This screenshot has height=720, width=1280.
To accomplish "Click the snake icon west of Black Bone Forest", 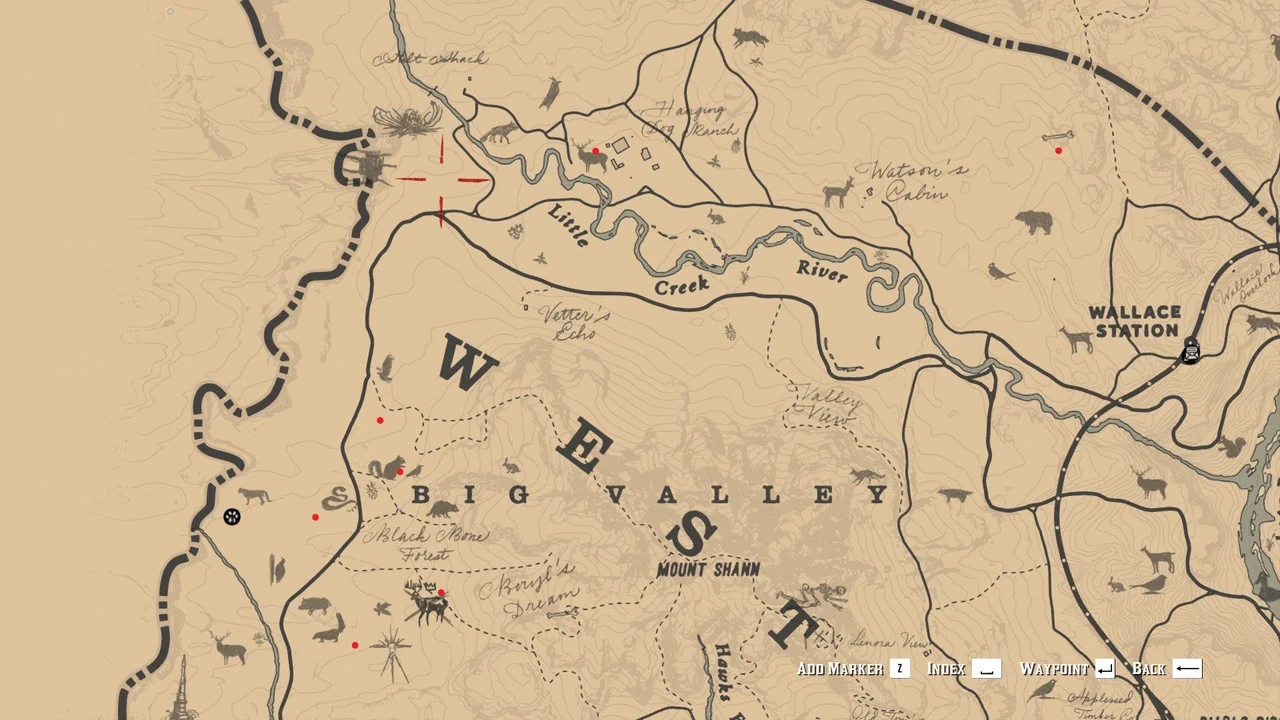I will click(337, 500).
